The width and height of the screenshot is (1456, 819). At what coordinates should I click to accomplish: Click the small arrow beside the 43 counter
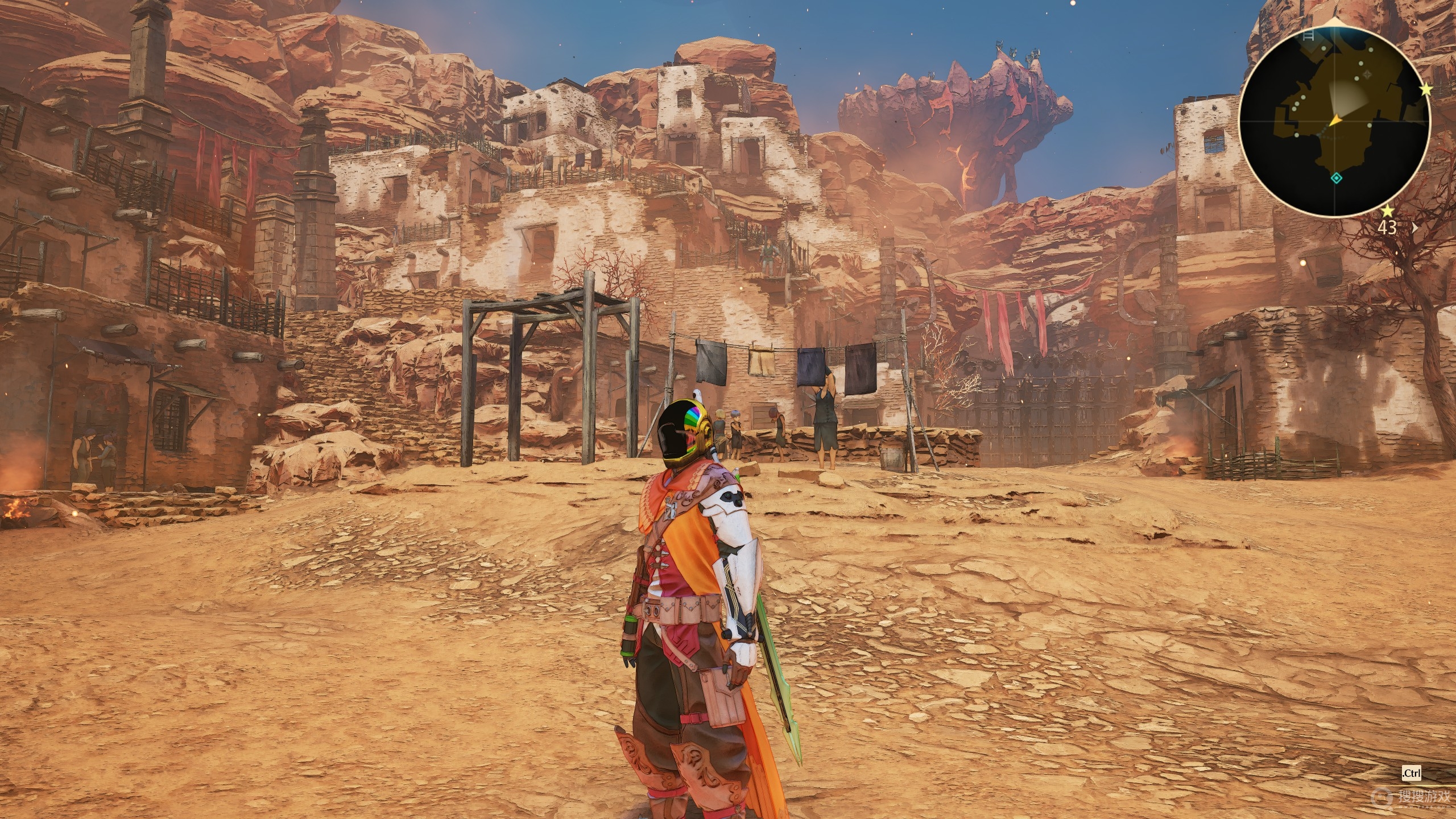(1414, 228)
